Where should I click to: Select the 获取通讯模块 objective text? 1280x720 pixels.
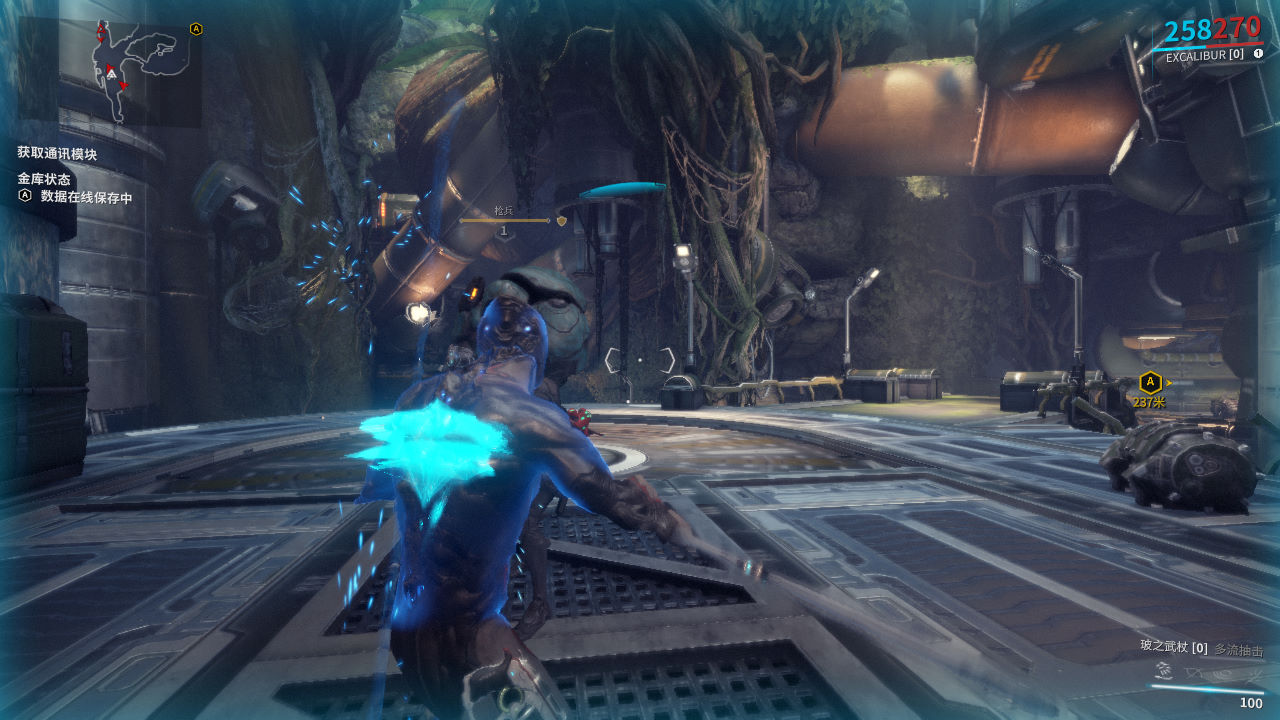click(x=57, y=153)
